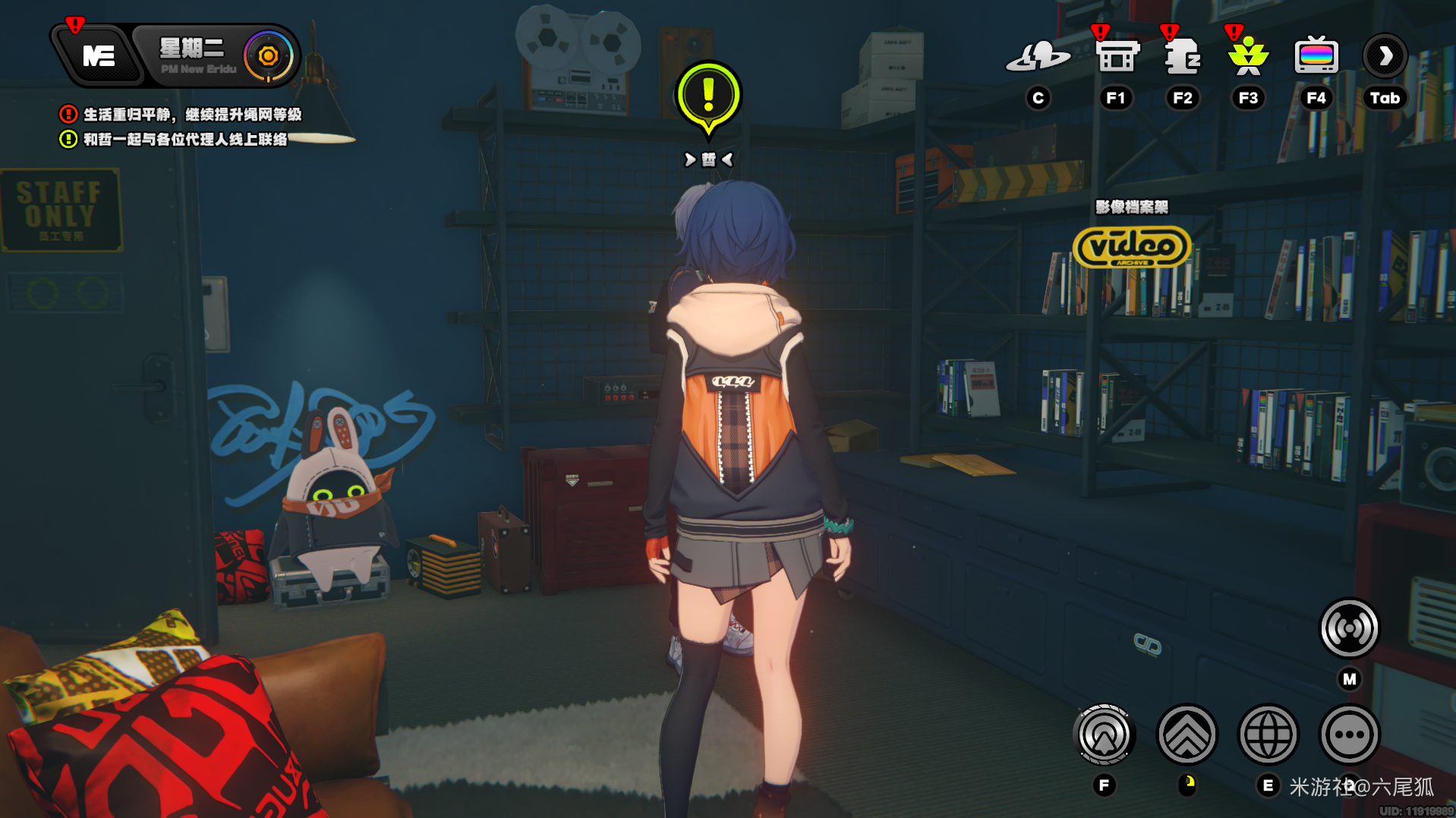This screenshot has height=818, width=1456.
Task: Open the three-dots more options button
Action: [x=1349, y=735]
